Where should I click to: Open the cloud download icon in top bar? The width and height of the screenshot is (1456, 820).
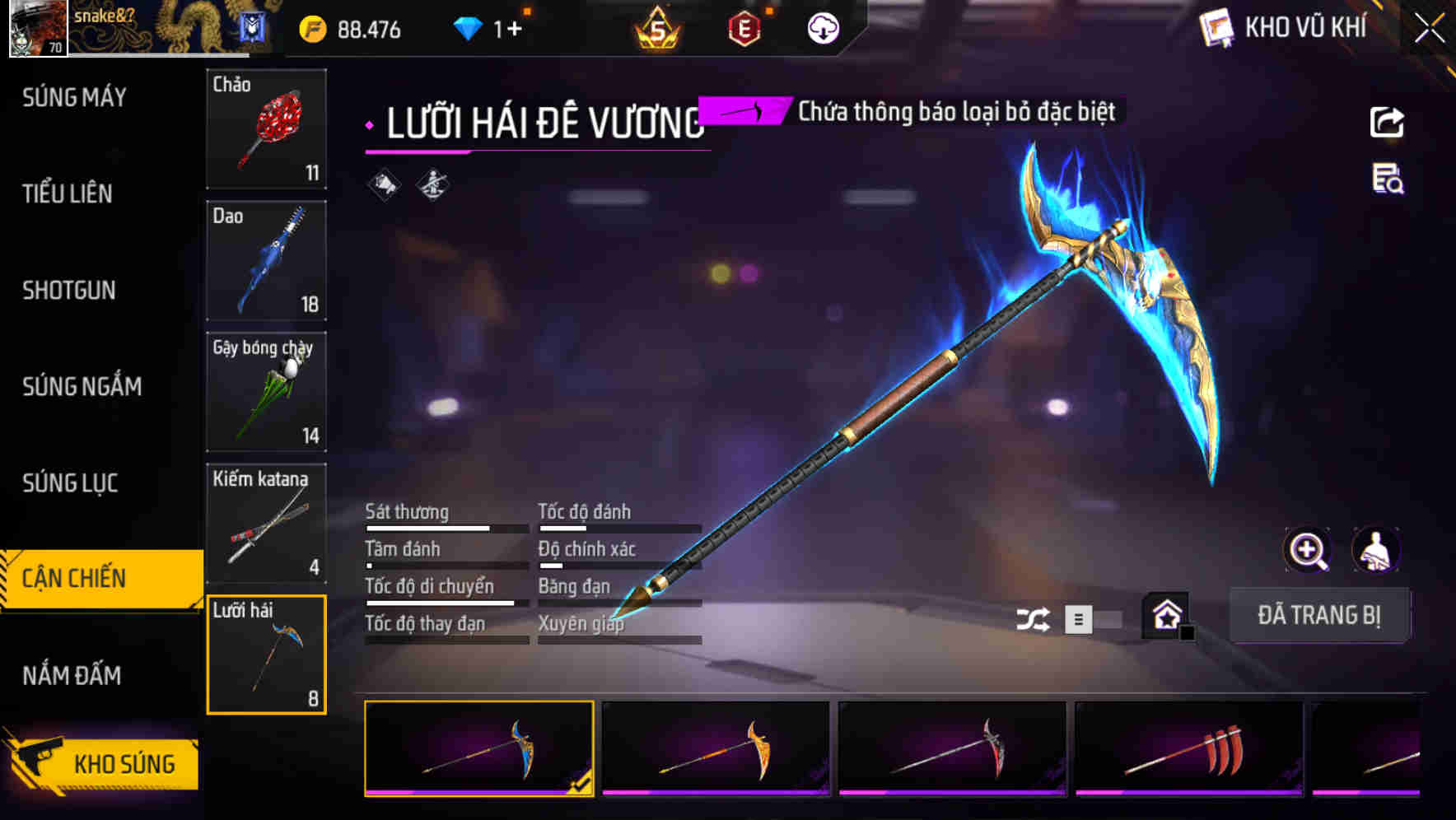click(822, 27)
